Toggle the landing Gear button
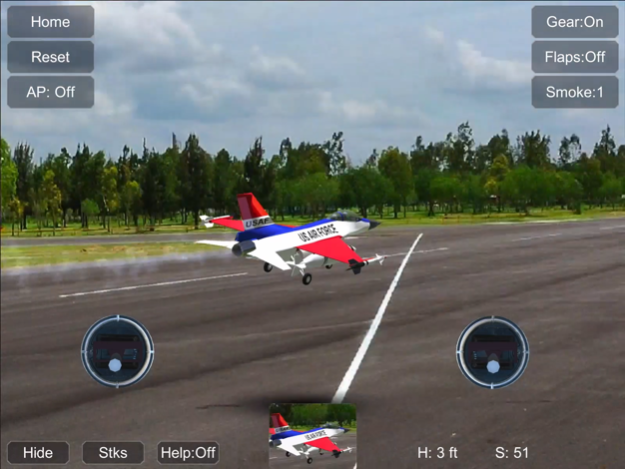 [575, 21]
